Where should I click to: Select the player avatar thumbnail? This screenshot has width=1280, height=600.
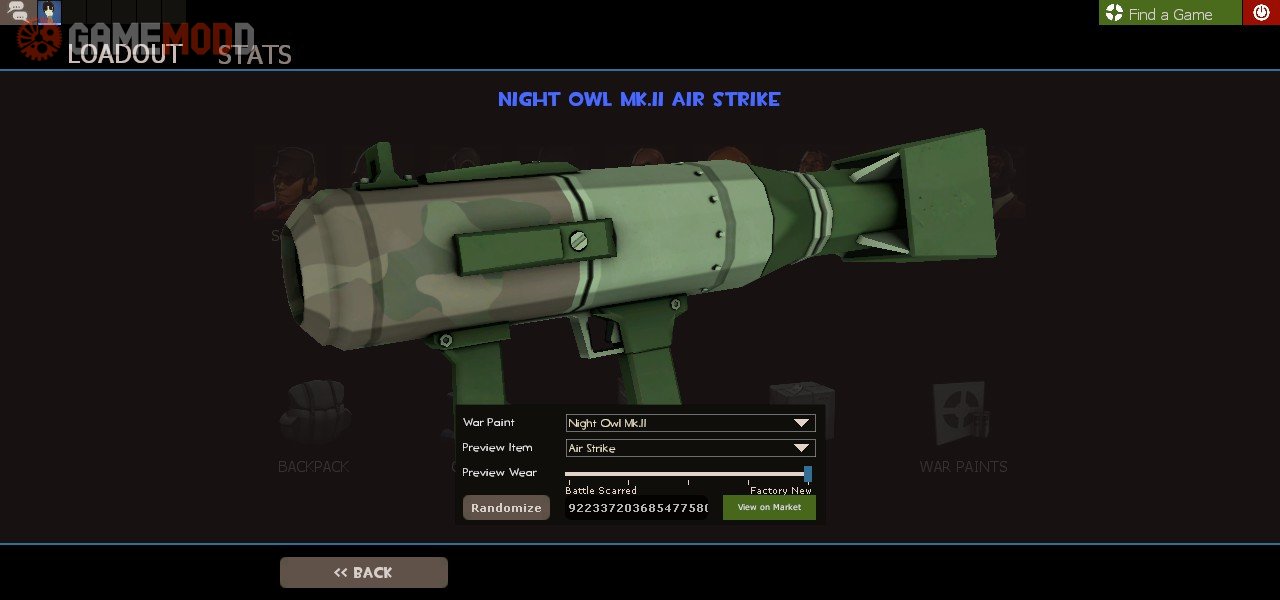pyautogui.click(x=49, y=13)
